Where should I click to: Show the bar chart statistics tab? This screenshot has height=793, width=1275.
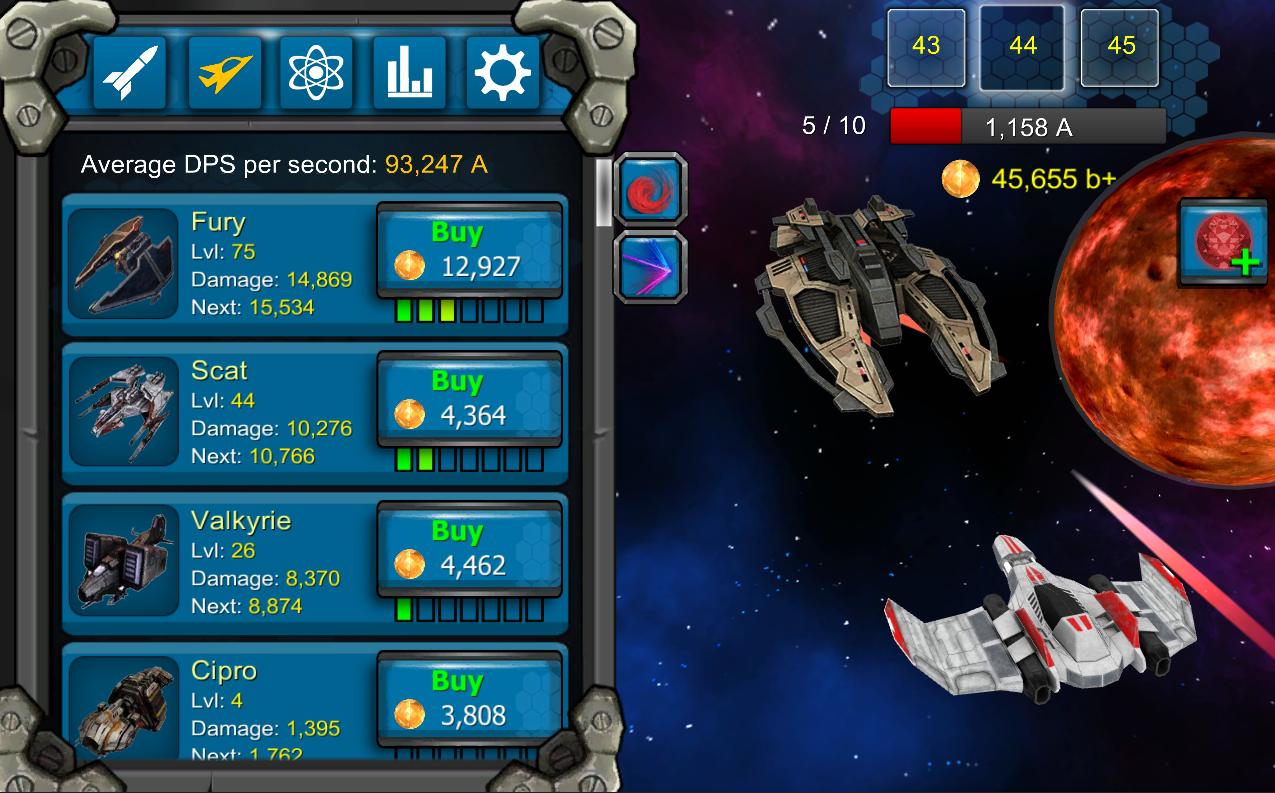click(x=409, y=73)
